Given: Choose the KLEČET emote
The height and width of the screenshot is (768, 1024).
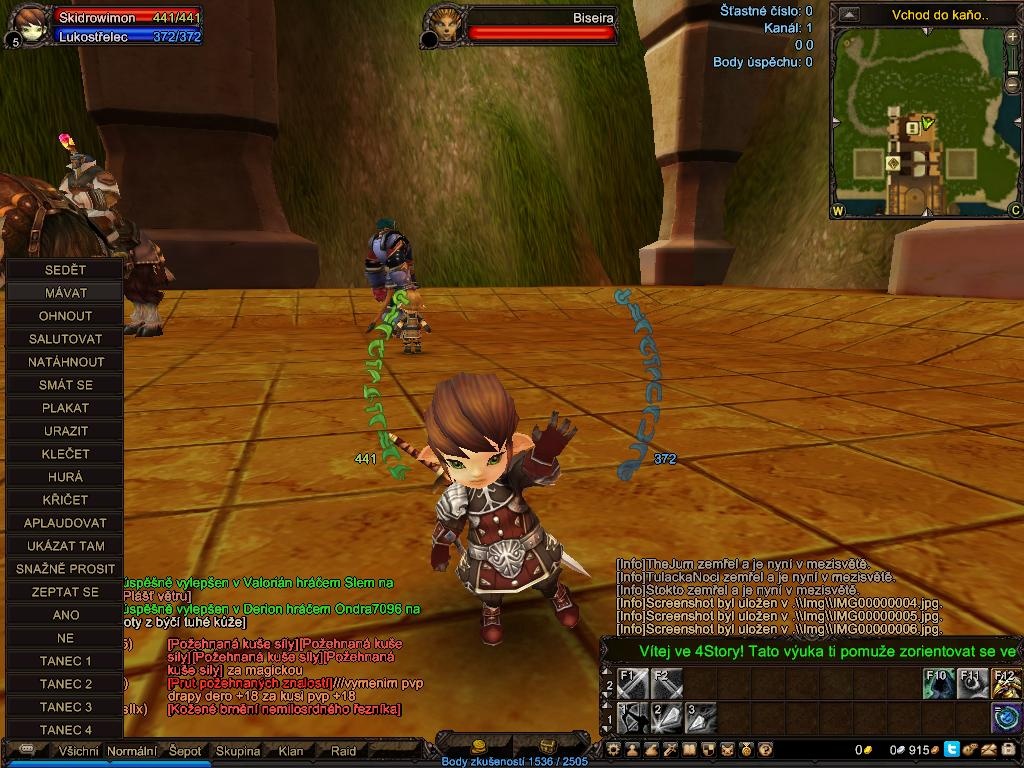Looking at the screenshot, I should click(x=65, y=454).
